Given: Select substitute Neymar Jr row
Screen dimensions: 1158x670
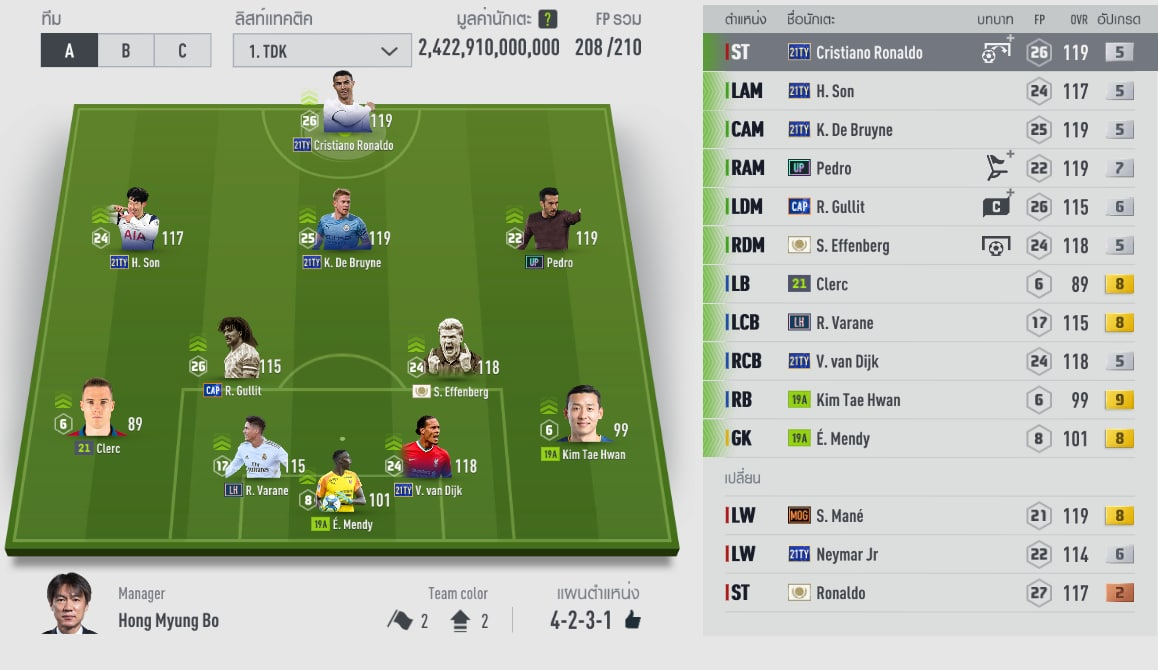Looking at the screenshot, I should [930, 554].
